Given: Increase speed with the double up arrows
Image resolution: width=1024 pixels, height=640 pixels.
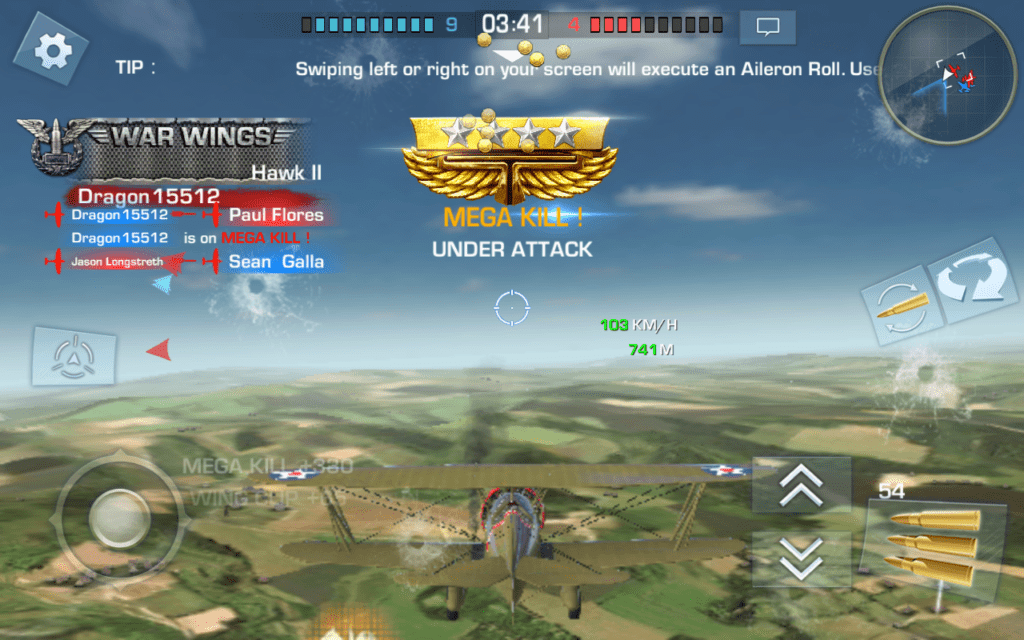Looking at the screenshot, I should pyautogui.click(x=801, y=486).
